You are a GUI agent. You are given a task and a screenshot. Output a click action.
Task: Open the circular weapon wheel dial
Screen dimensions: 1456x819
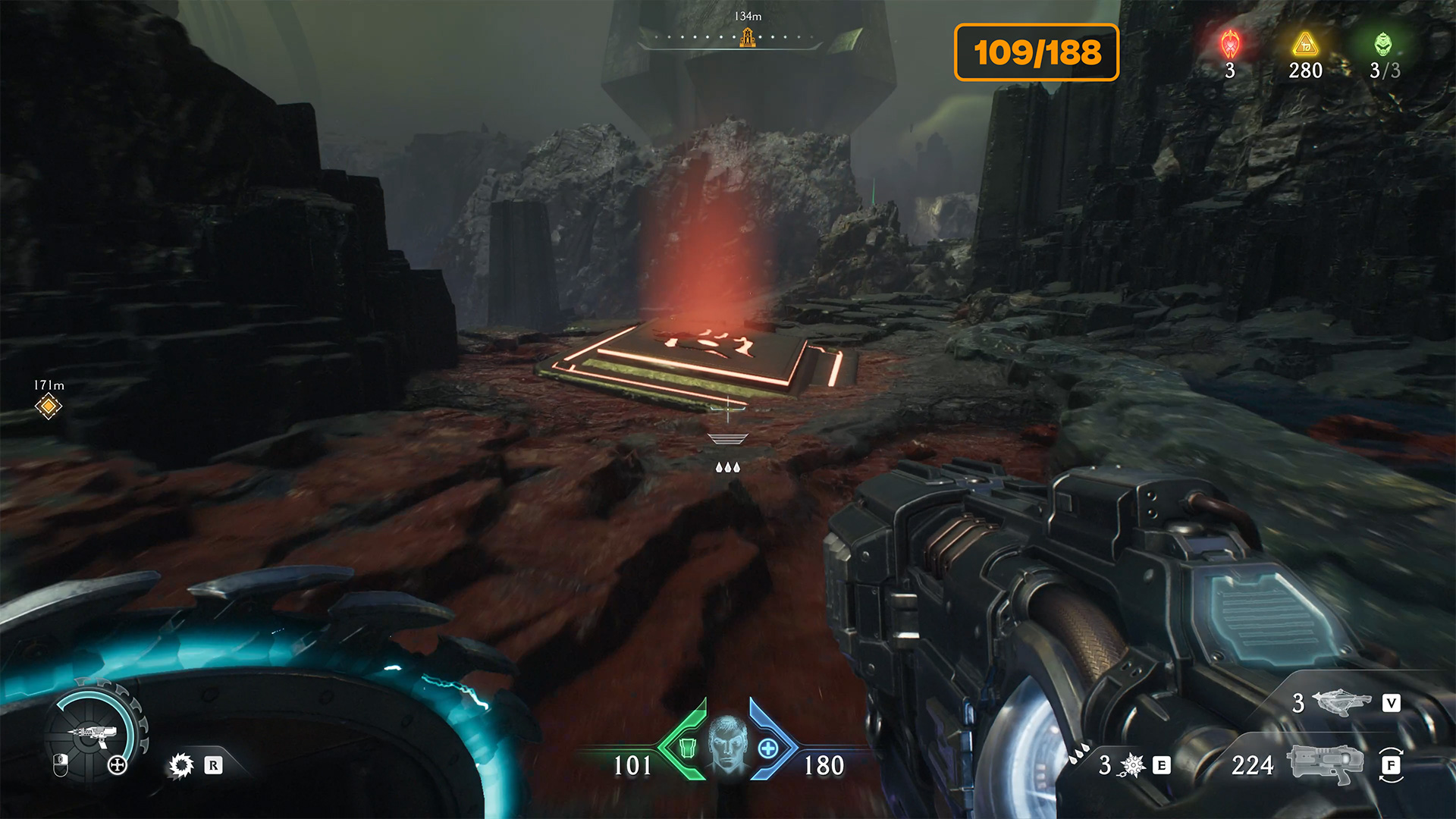[93, 733]
